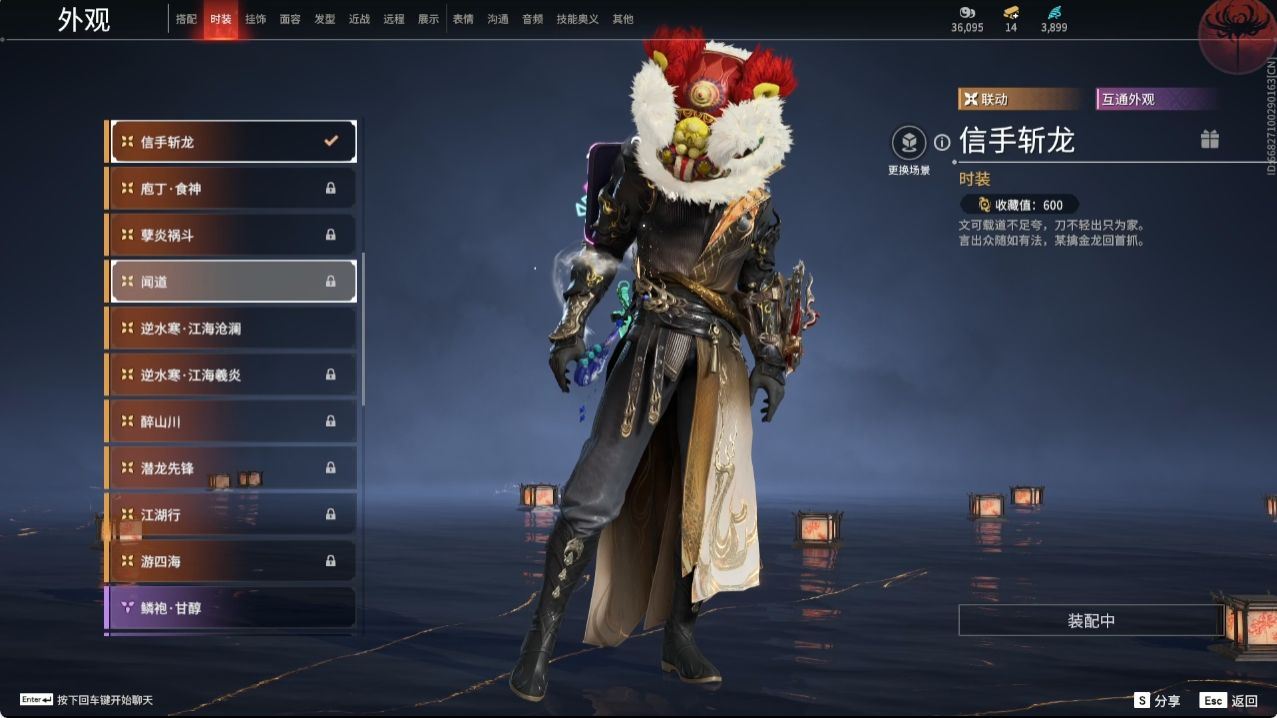Open the info icon beside the outfit name
The image size is (1277, 718).
[x=942, y=143]
